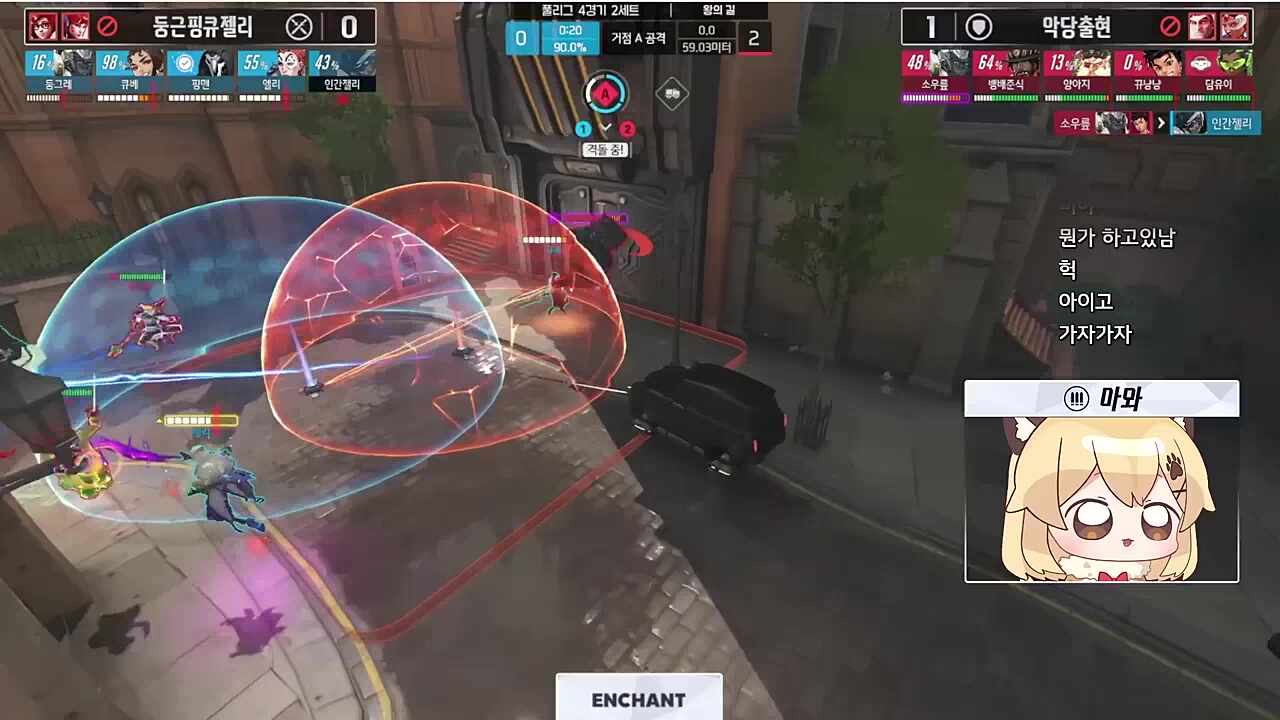Click the ENCHANT button
1280x720 pixels.
639,700
